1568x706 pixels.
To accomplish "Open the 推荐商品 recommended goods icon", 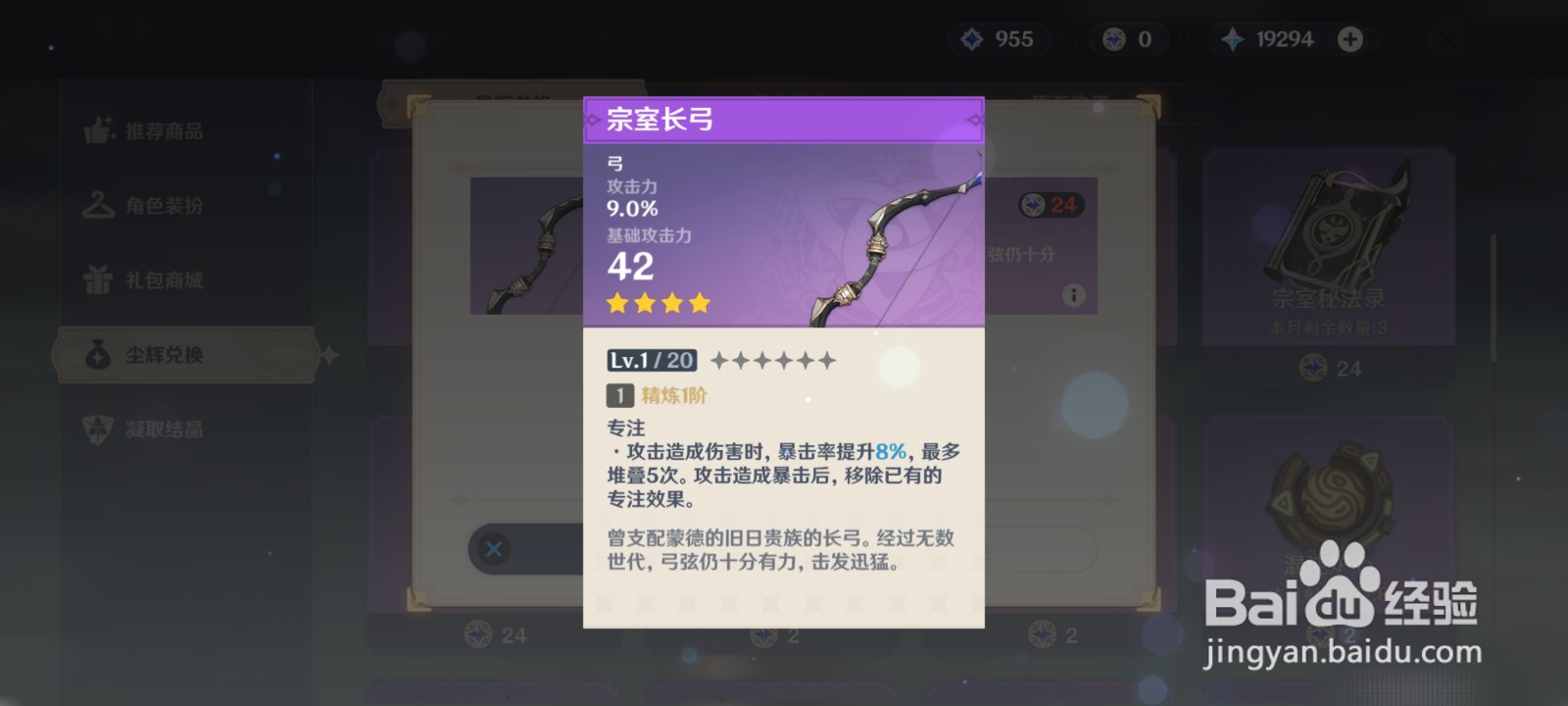I will point(96,132).
